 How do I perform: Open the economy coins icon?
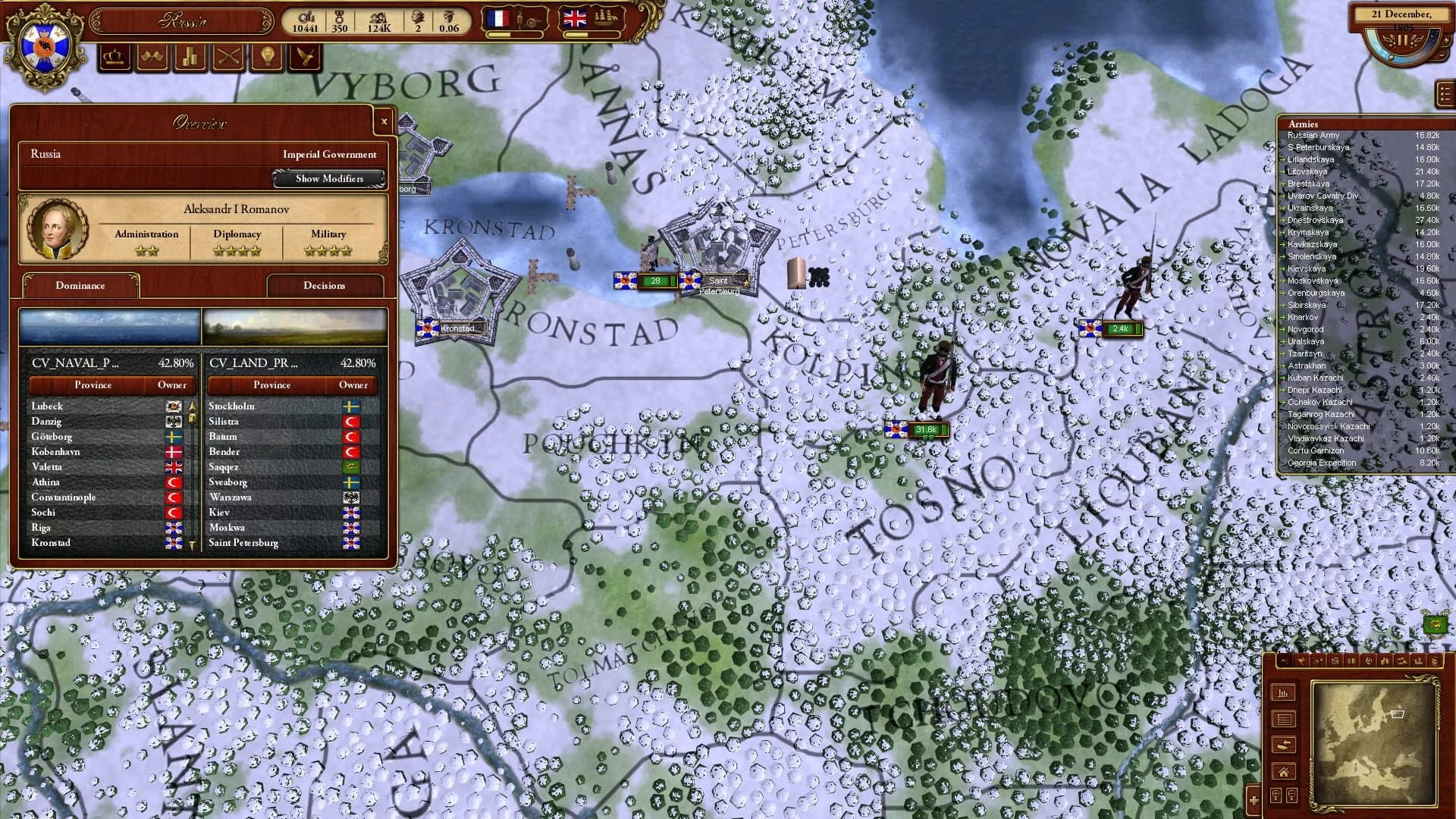tap(190, 57)
